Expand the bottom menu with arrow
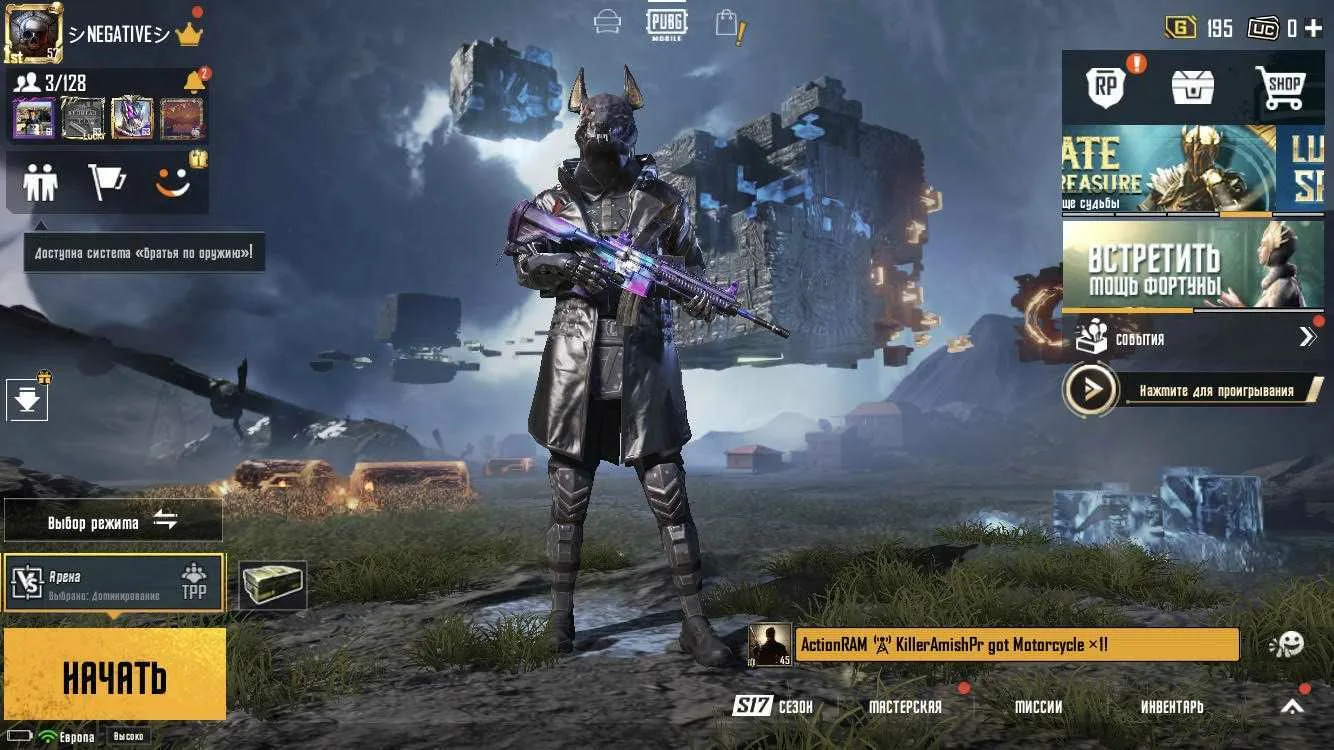This screenshot has height=750, width=1334. (1293, 707)
